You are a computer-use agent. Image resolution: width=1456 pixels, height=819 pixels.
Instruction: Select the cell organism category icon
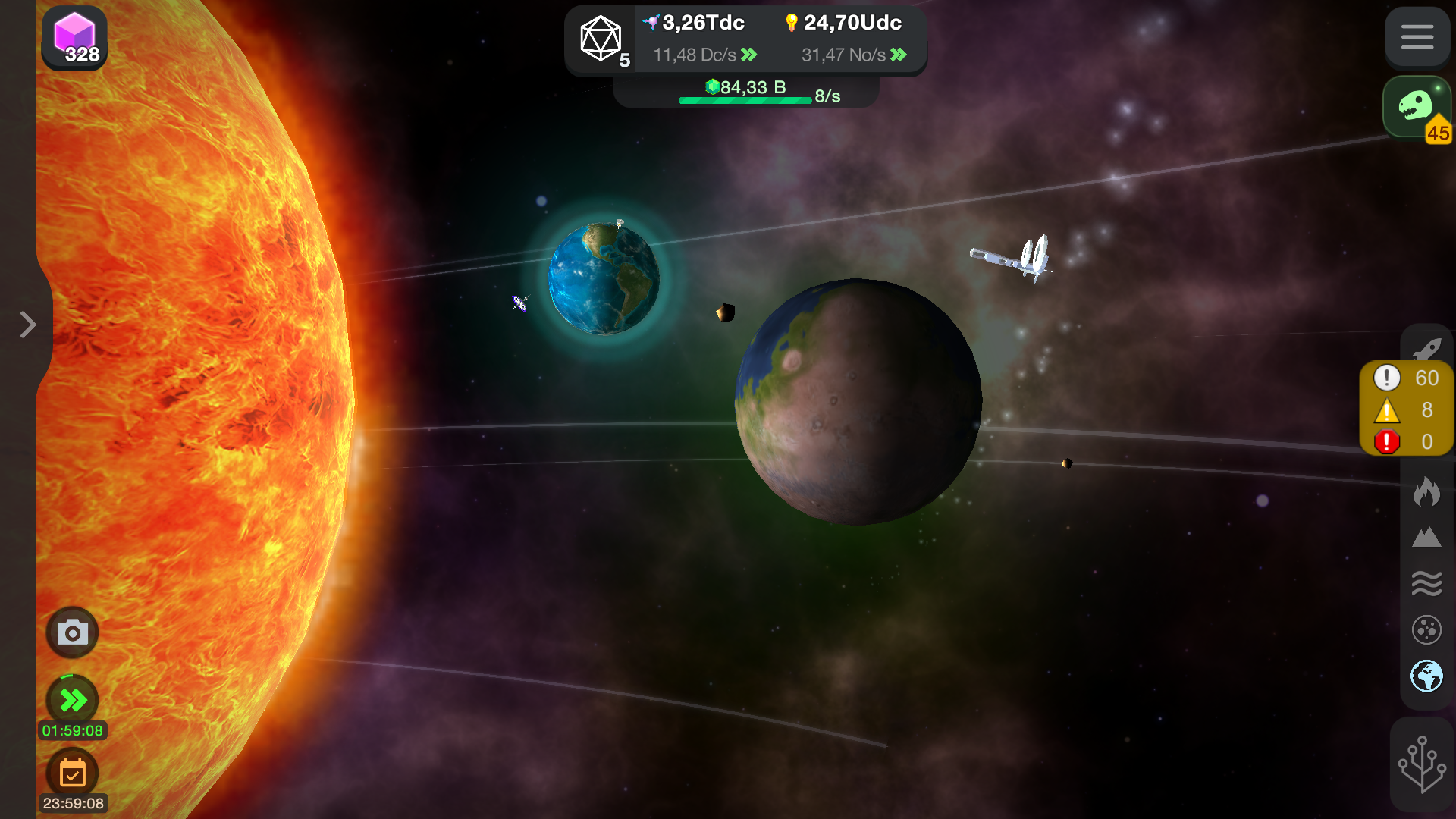coord(1426,629)
